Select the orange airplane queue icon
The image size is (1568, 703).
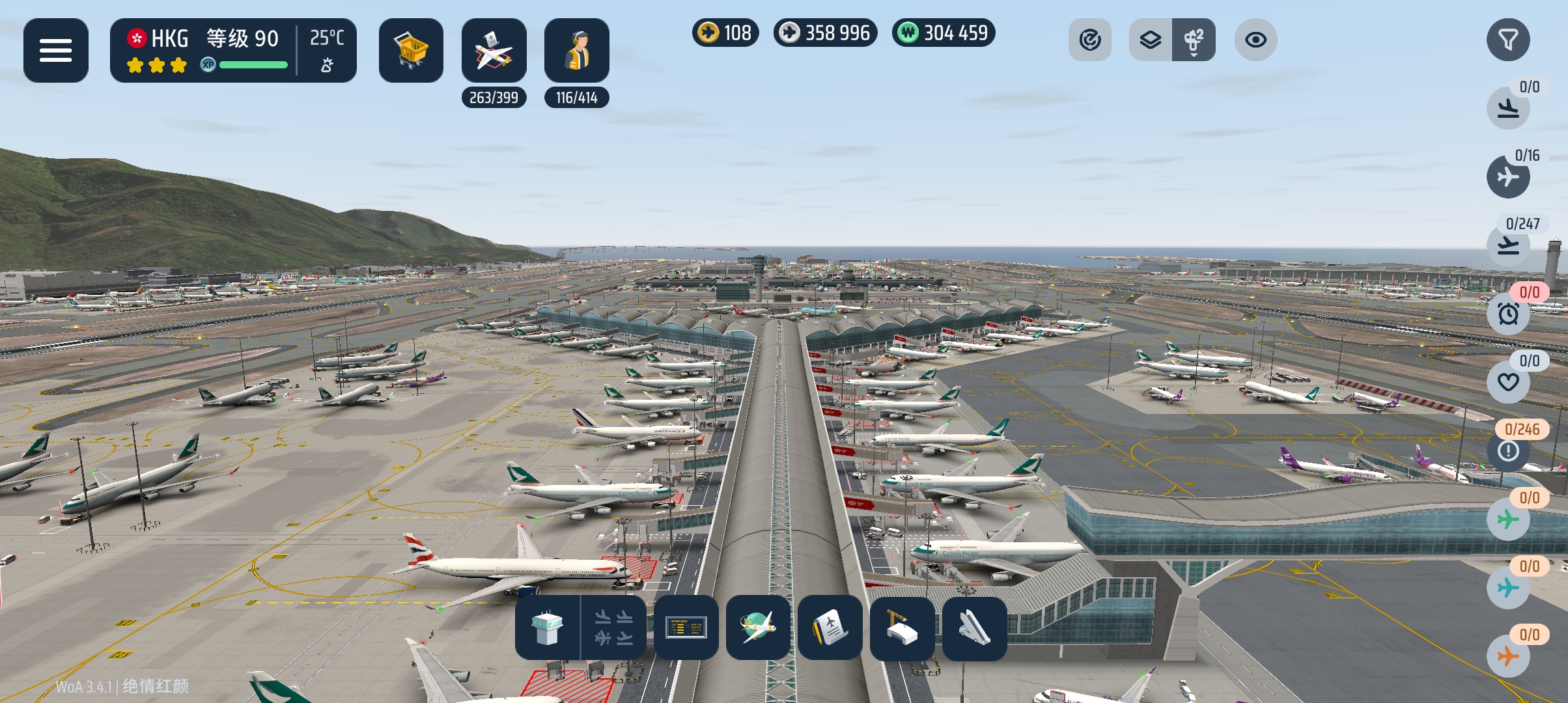(1508, 656)
